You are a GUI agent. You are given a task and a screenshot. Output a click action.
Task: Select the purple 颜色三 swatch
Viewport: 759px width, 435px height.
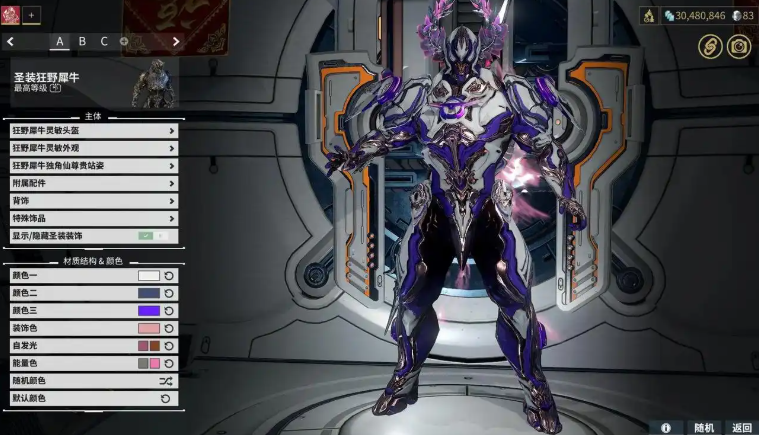click(149, 311)
